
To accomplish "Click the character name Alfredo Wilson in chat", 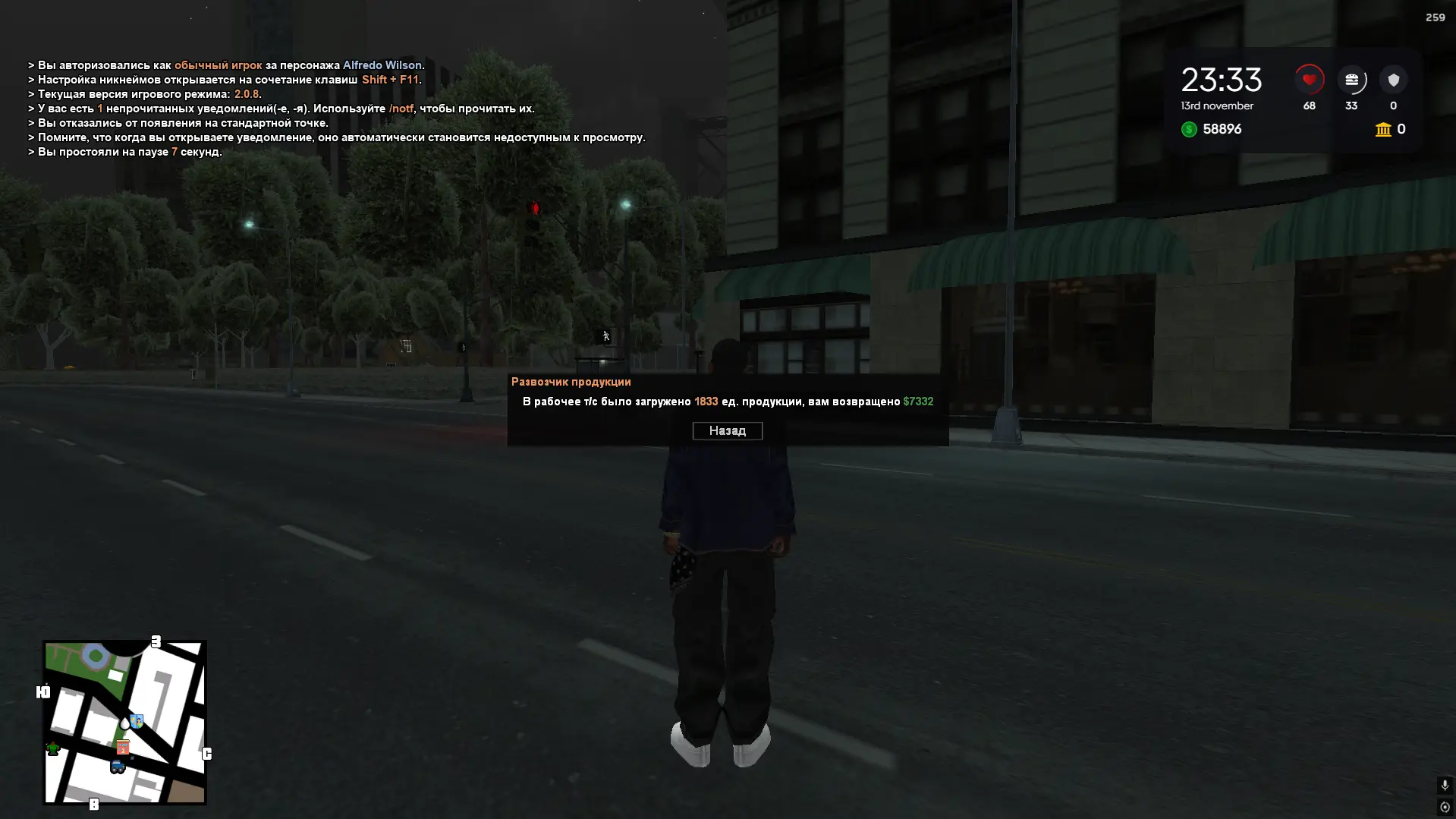I will click(x=384, y=65).
